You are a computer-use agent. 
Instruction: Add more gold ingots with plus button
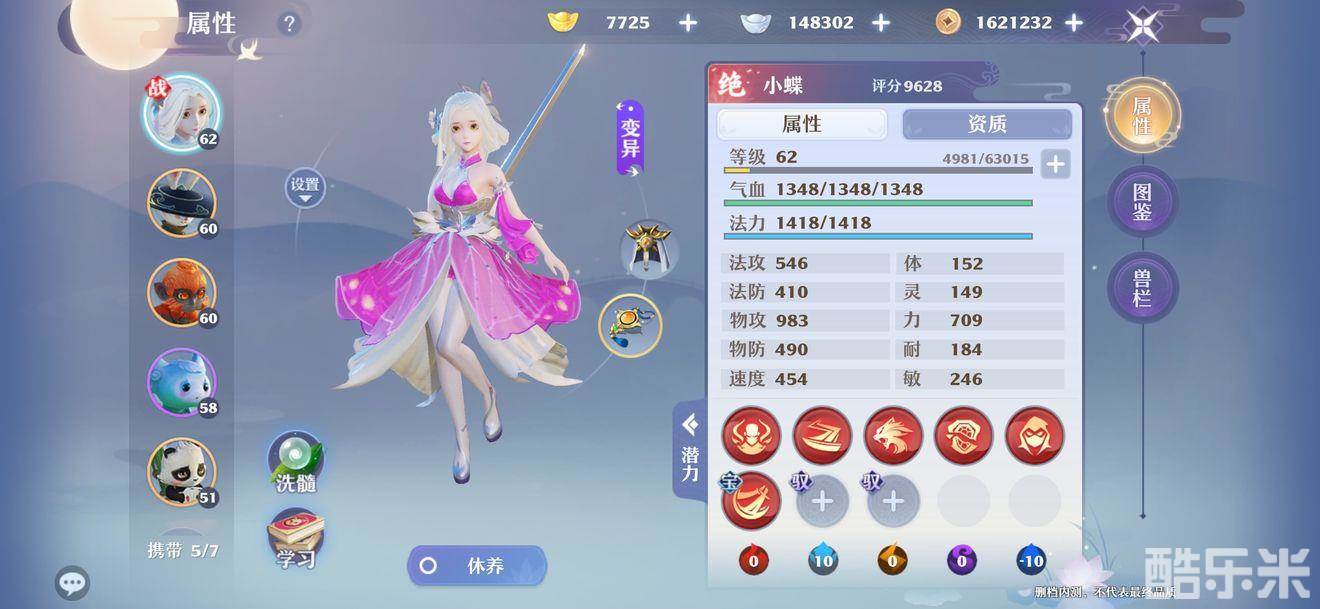click(x=688, y=23)
